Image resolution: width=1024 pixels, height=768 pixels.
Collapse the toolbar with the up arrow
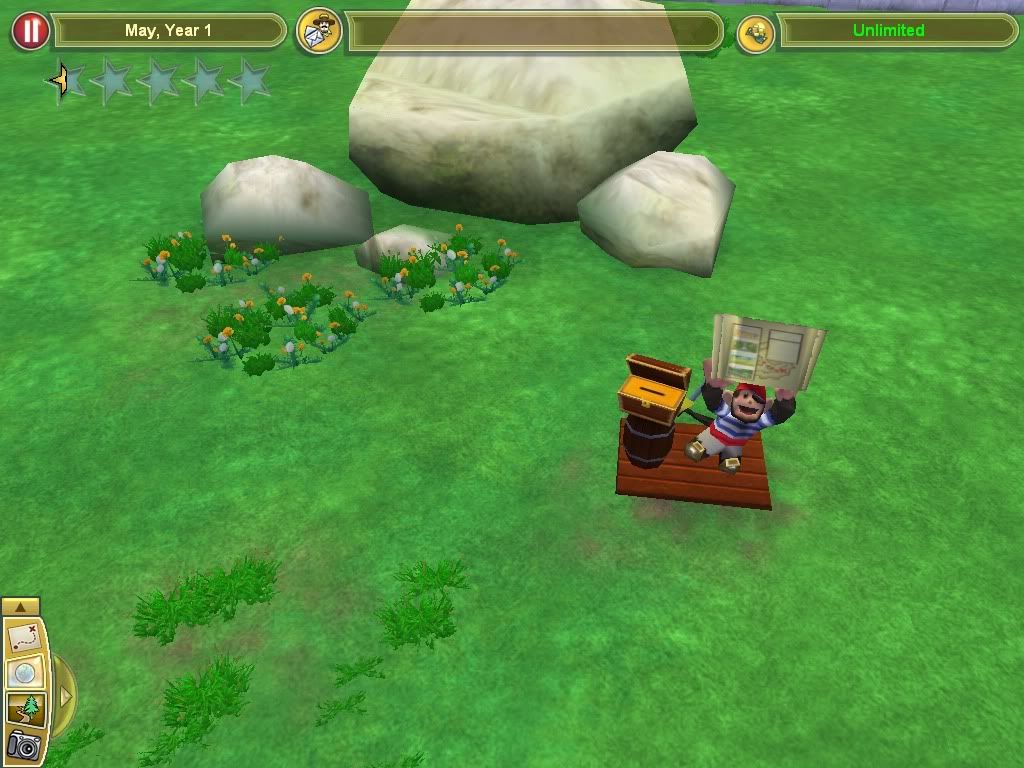pos(21,606)
